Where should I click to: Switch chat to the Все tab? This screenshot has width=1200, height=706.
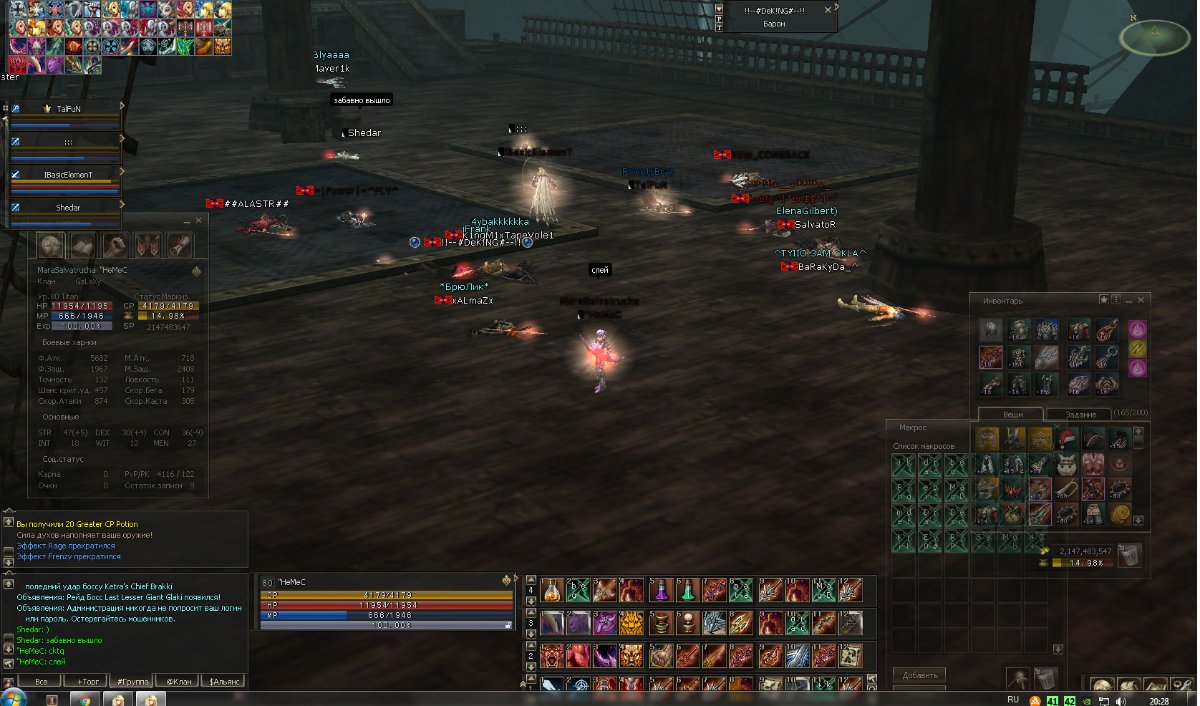(x=40, y=681)
